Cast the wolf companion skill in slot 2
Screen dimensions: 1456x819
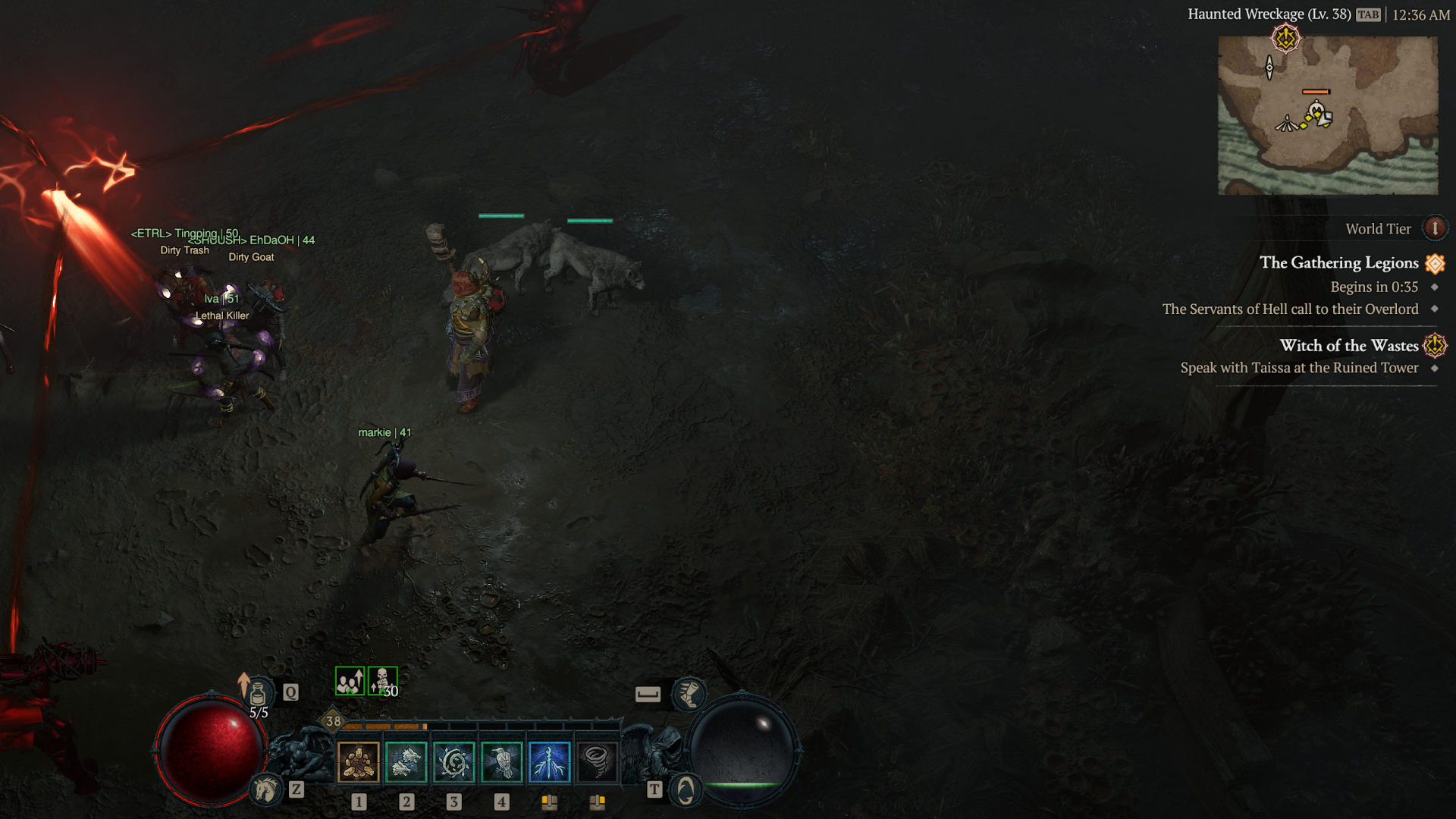coord(406,763)
